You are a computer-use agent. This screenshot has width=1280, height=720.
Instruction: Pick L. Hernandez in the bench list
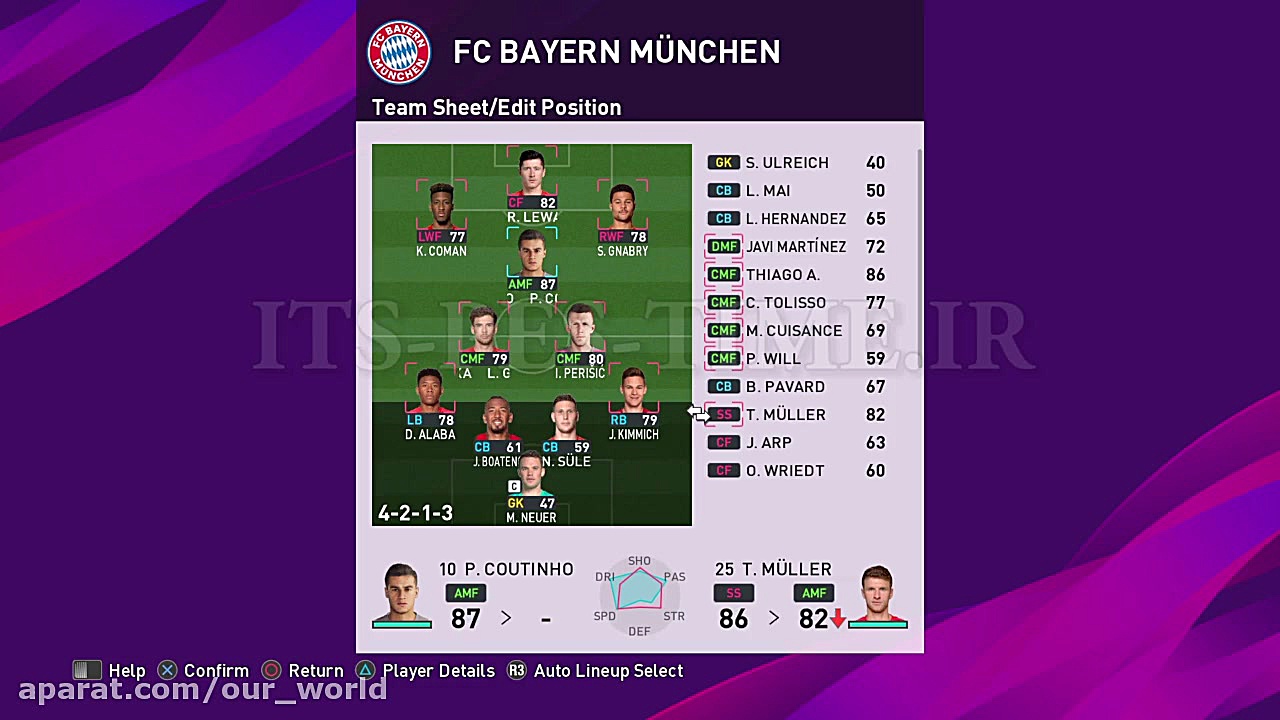[795, 219]
